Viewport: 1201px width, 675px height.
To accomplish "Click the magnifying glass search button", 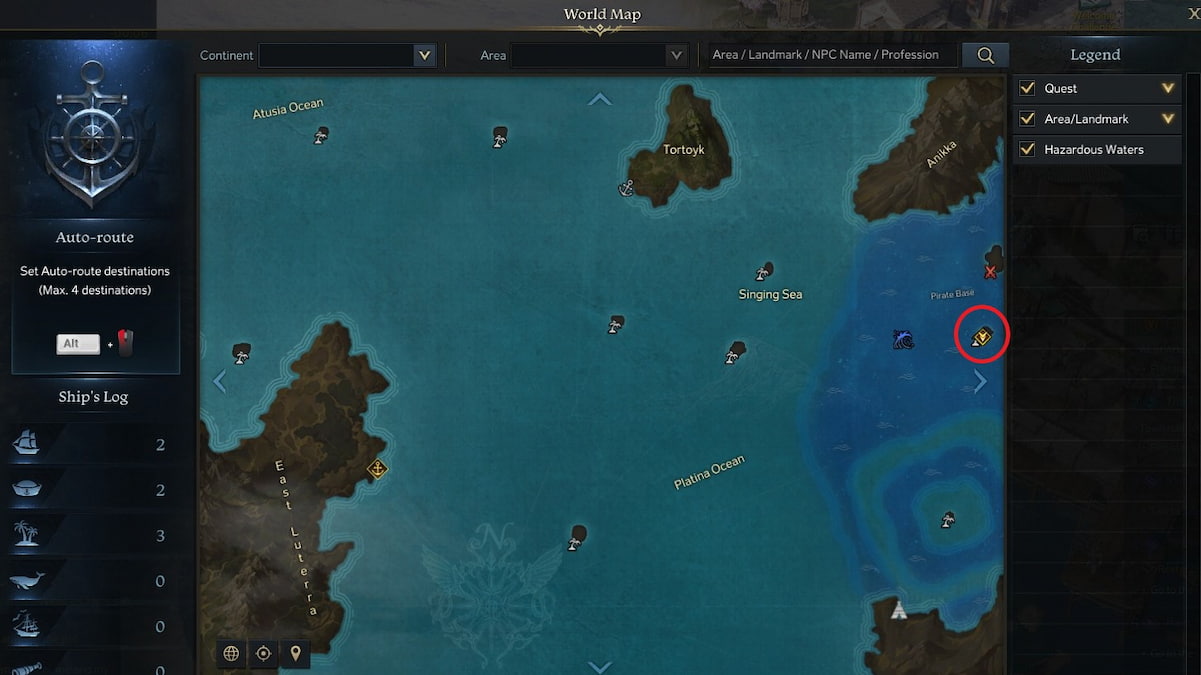I will [x=985, y=55].
